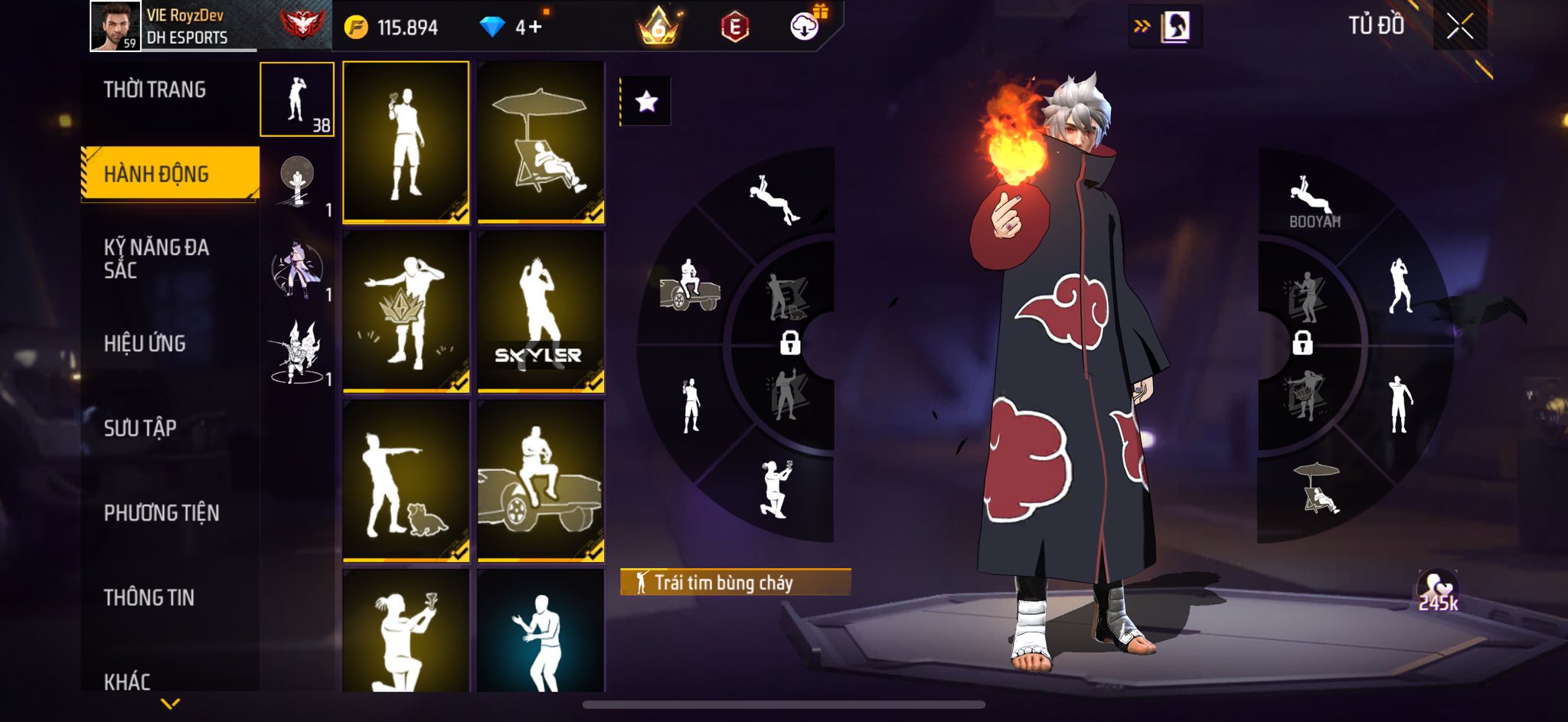Image resolution: width=1568 pixels, height=722 pixels.
Task: Show the Phương Tiện category
Action: 162,512
